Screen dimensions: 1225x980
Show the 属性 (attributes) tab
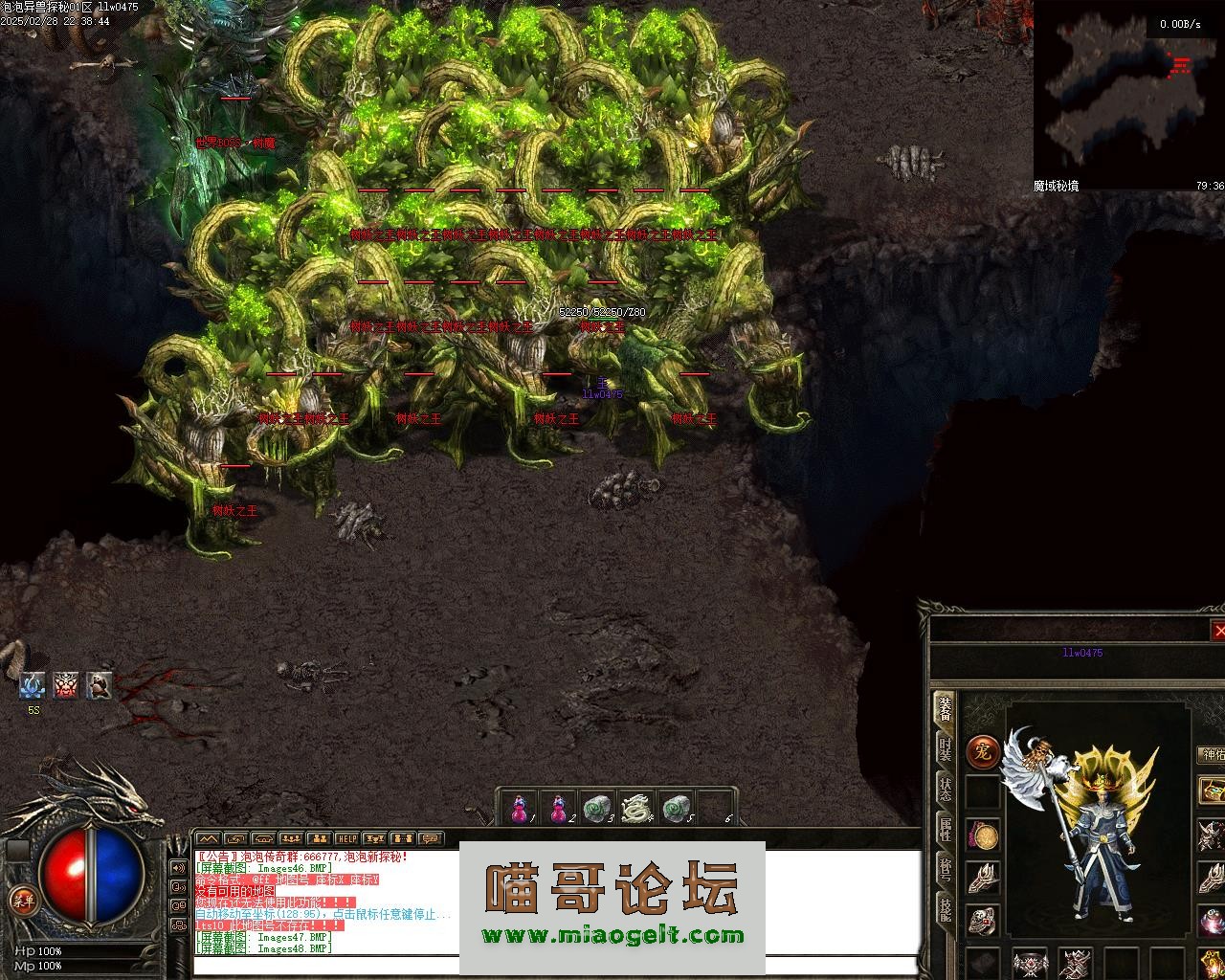click(945, 829)
